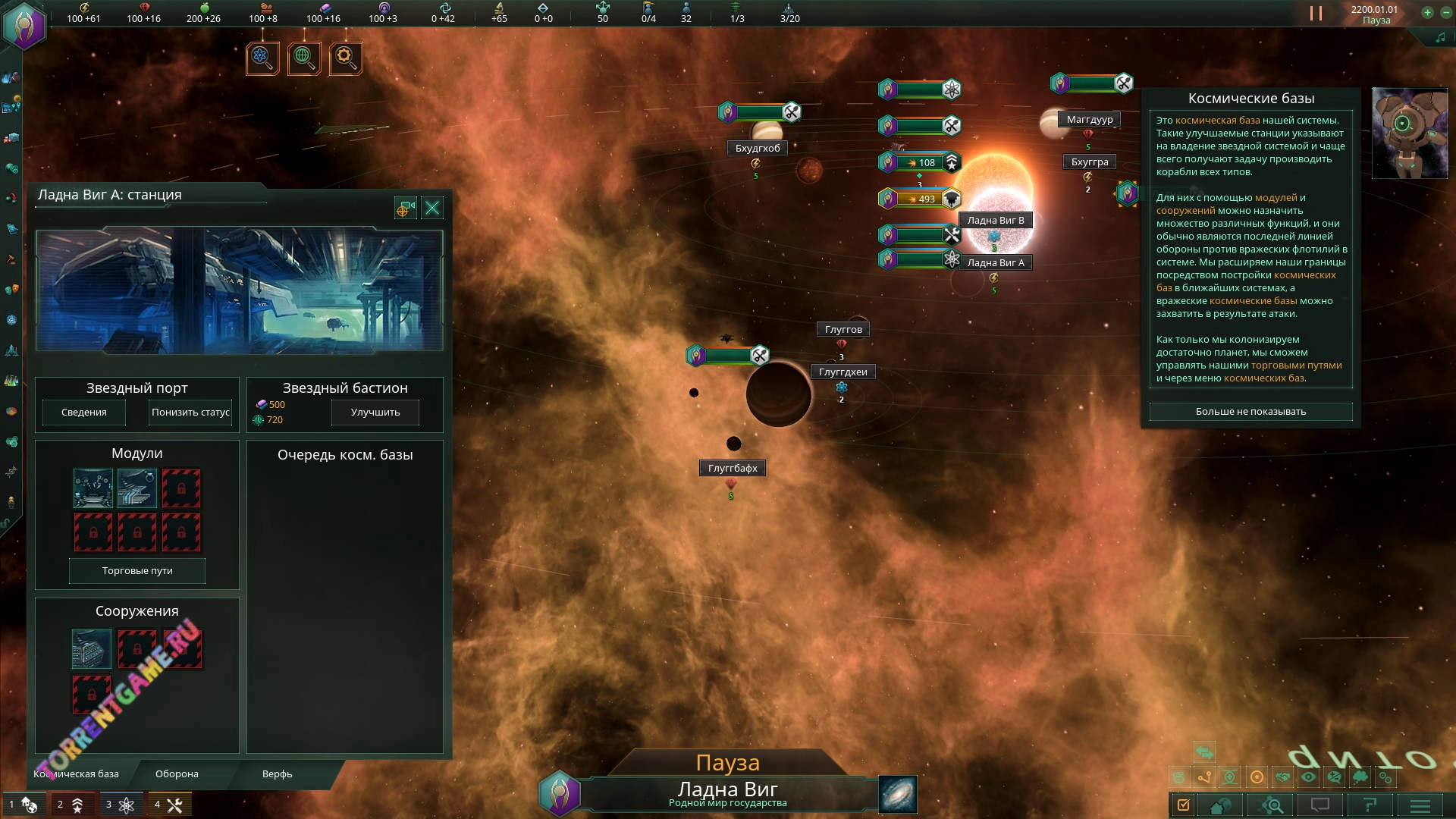Select the Космическая база tab

pyautogui.click(x=77, y=773)
